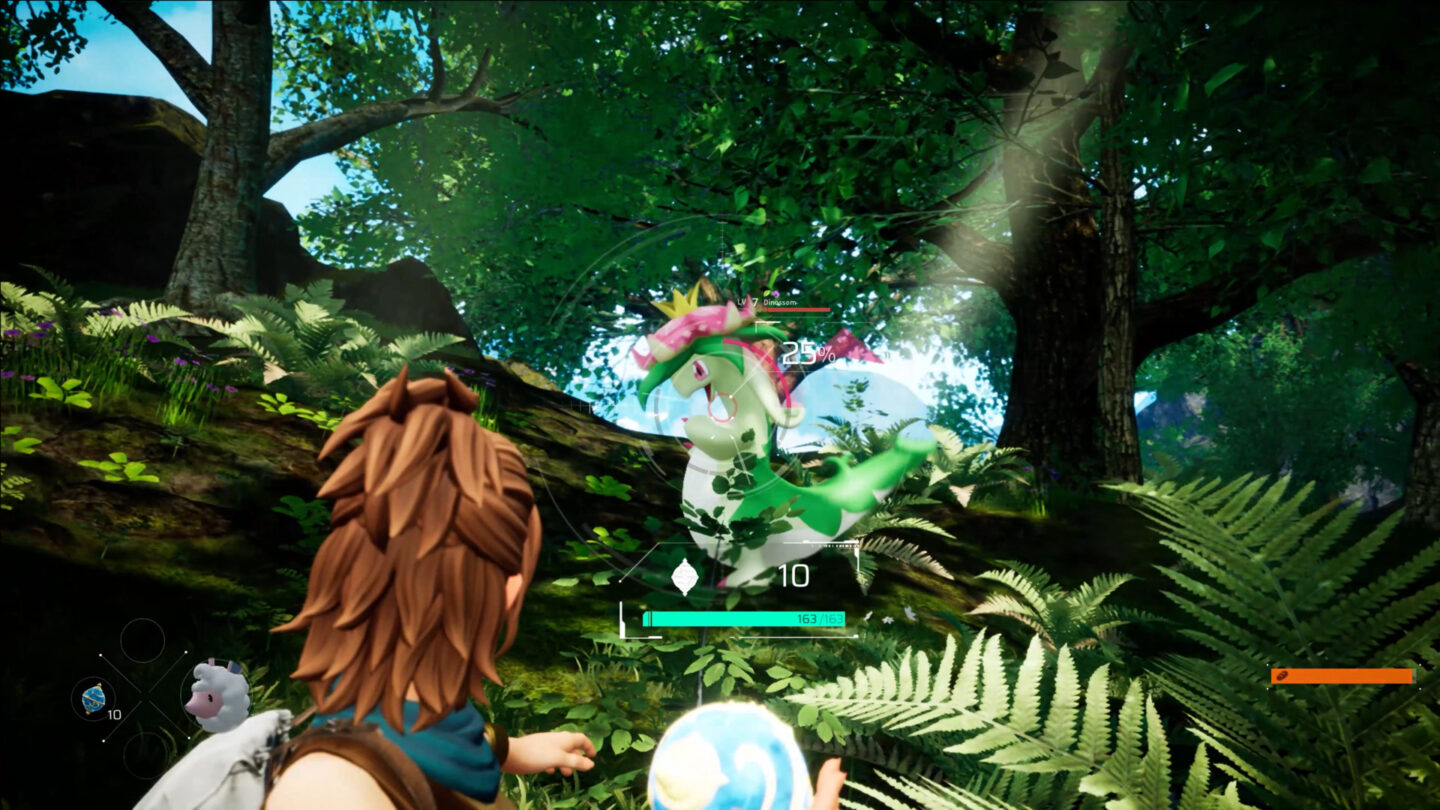Click the 25% capture chance text

tap(806, 352)
